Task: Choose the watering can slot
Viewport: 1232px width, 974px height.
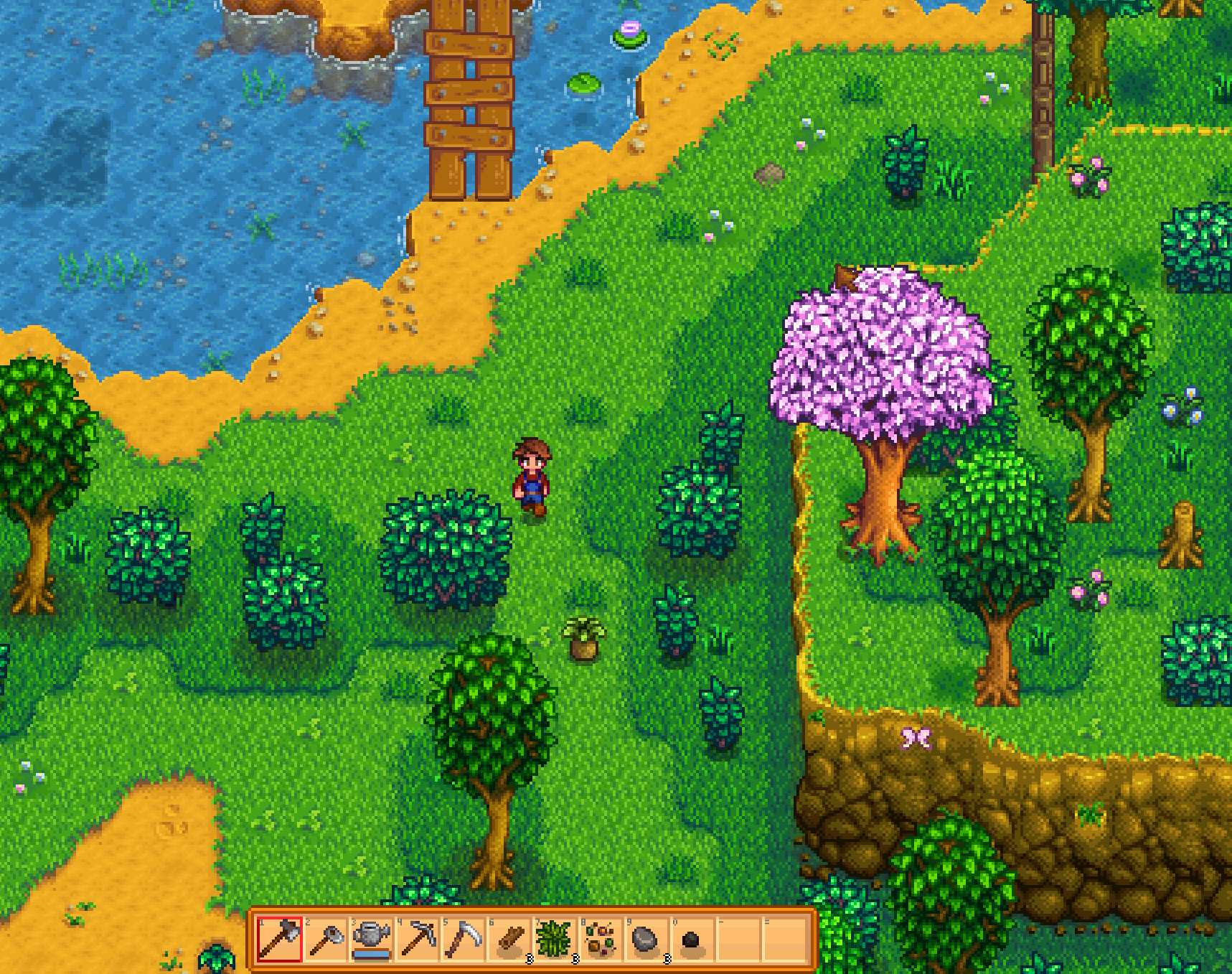Action: point(371,938)
